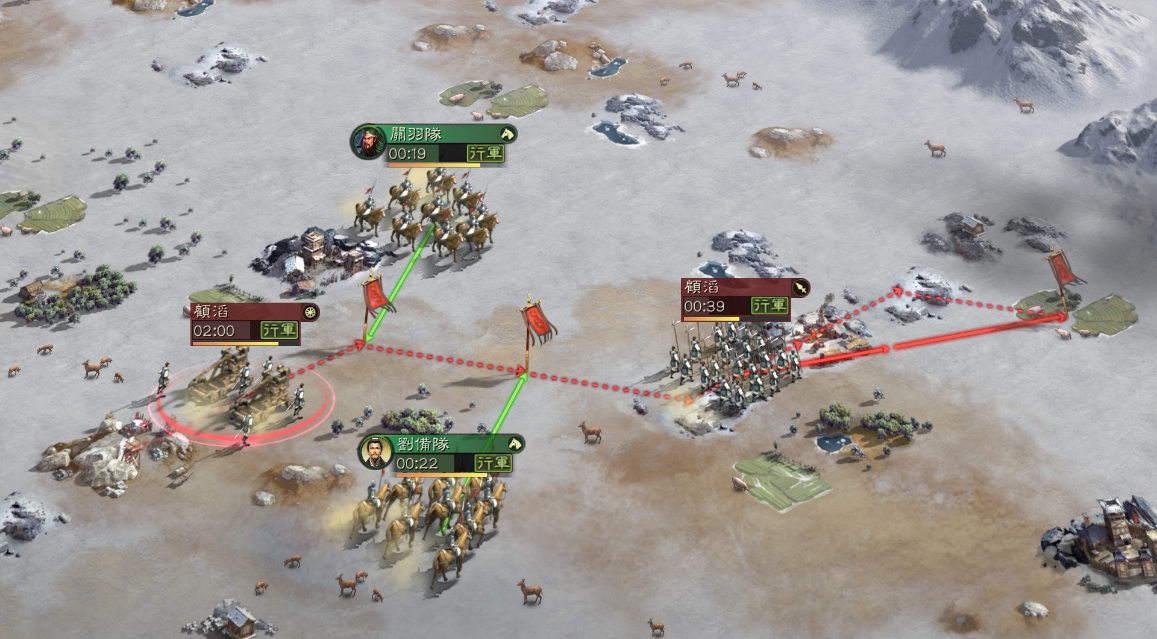
Task: Click the 行軍 status button of 劉備隊
Action: pos(493,463)
